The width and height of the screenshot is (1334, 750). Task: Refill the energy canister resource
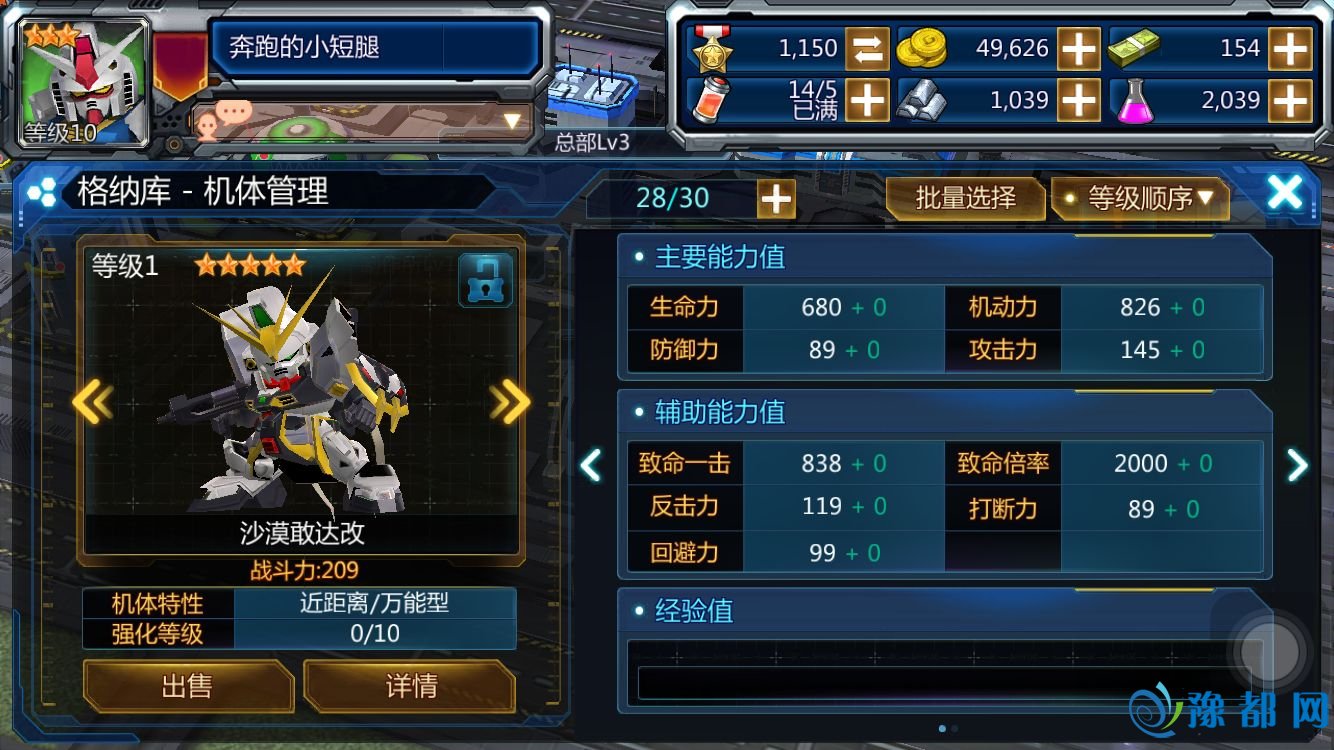pos(867,100)
